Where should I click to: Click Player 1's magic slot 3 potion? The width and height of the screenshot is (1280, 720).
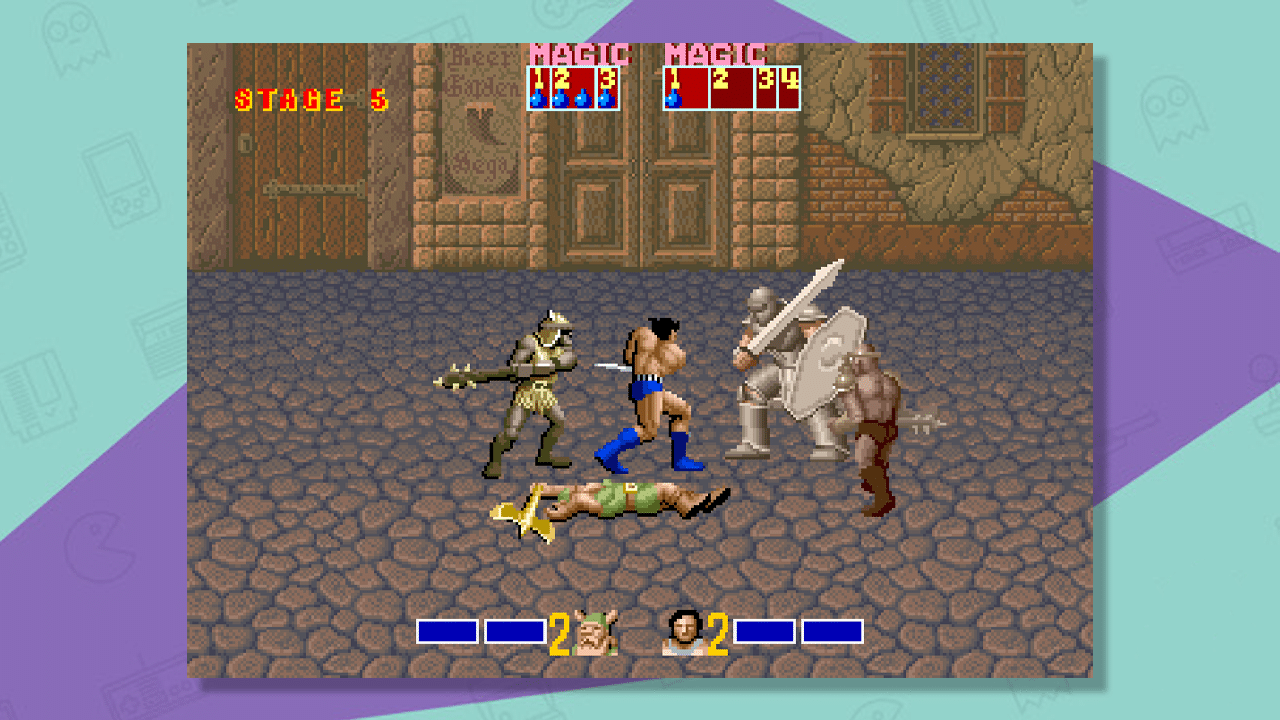tap(606, 102)
